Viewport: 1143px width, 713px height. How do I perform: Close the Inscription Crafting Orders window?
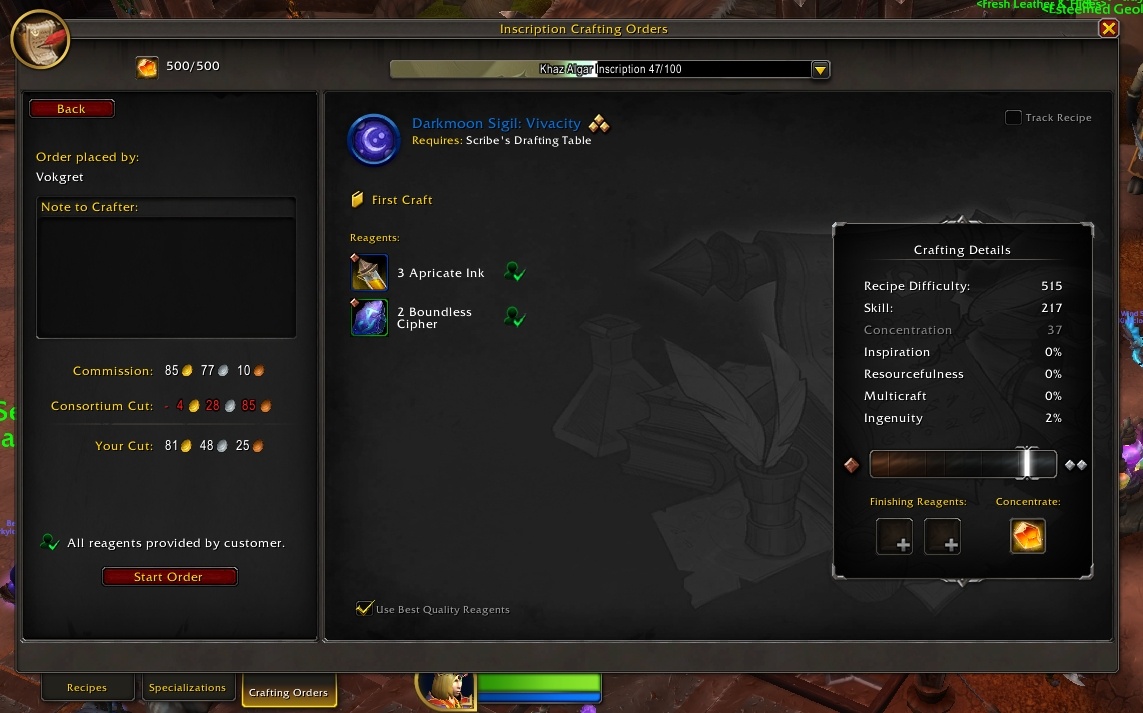[x=1108, y=29]
